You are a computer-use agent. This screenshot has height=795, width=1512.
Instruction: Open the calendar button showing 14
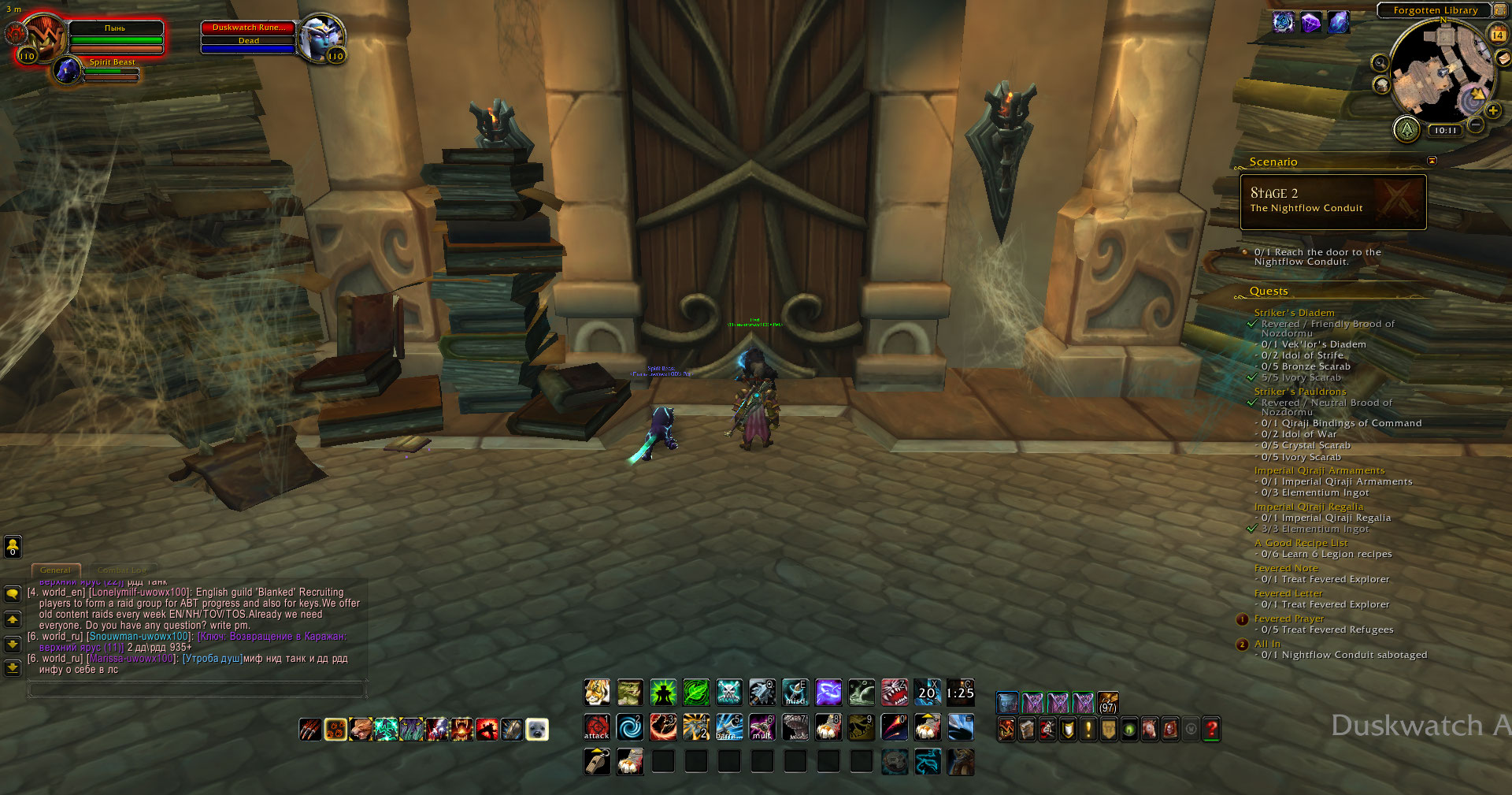(1498, 34)
